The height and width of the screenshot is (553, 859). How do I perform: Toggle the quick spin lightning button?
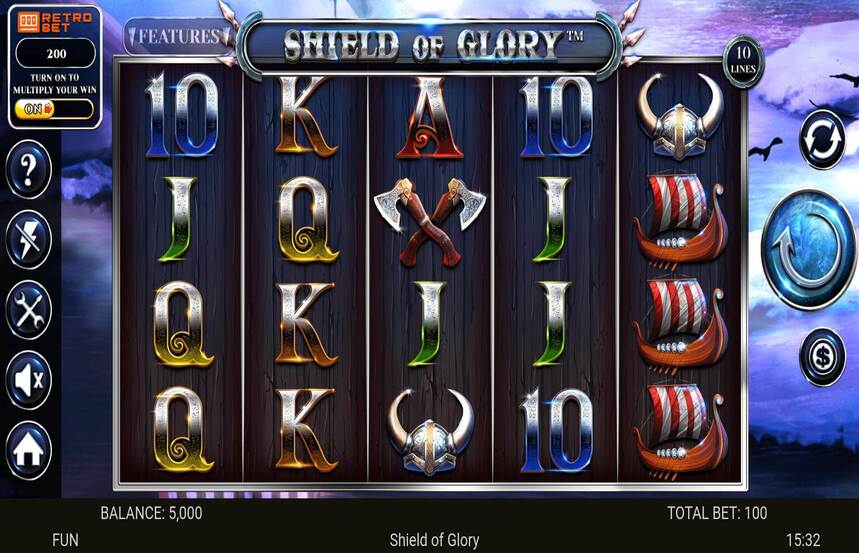point(28,240)
